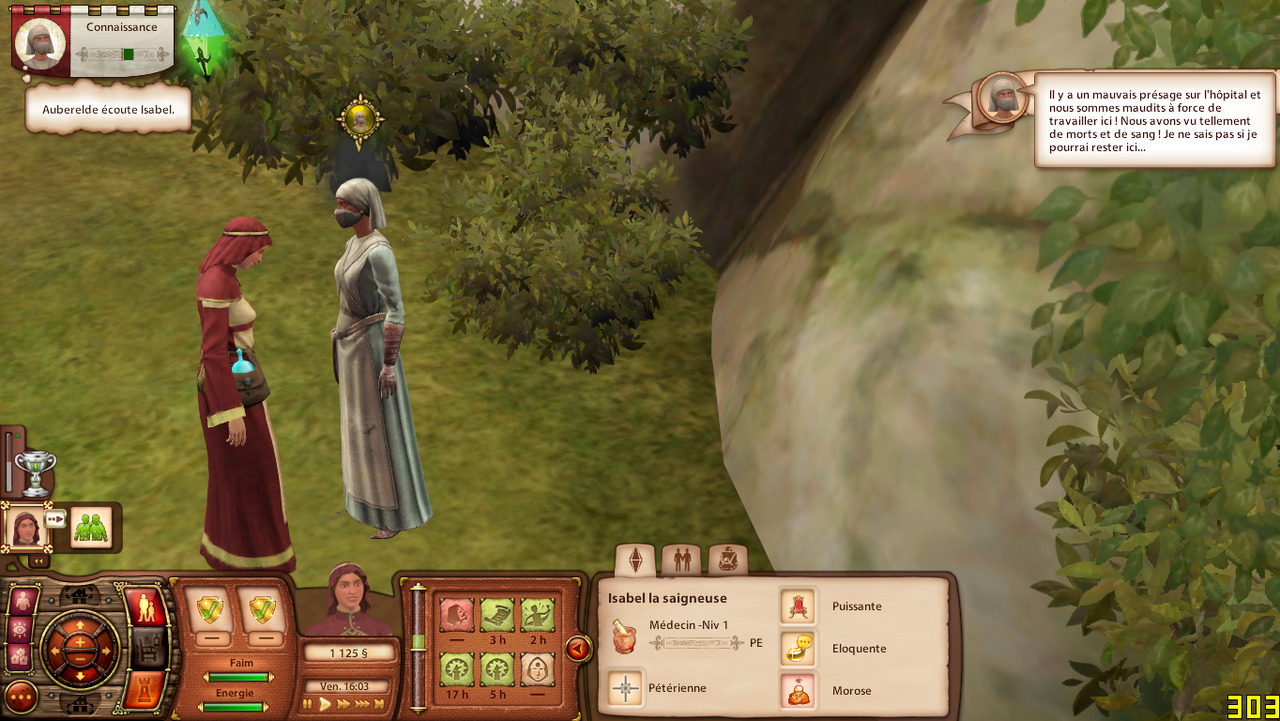Open the round options menu button

21,696
